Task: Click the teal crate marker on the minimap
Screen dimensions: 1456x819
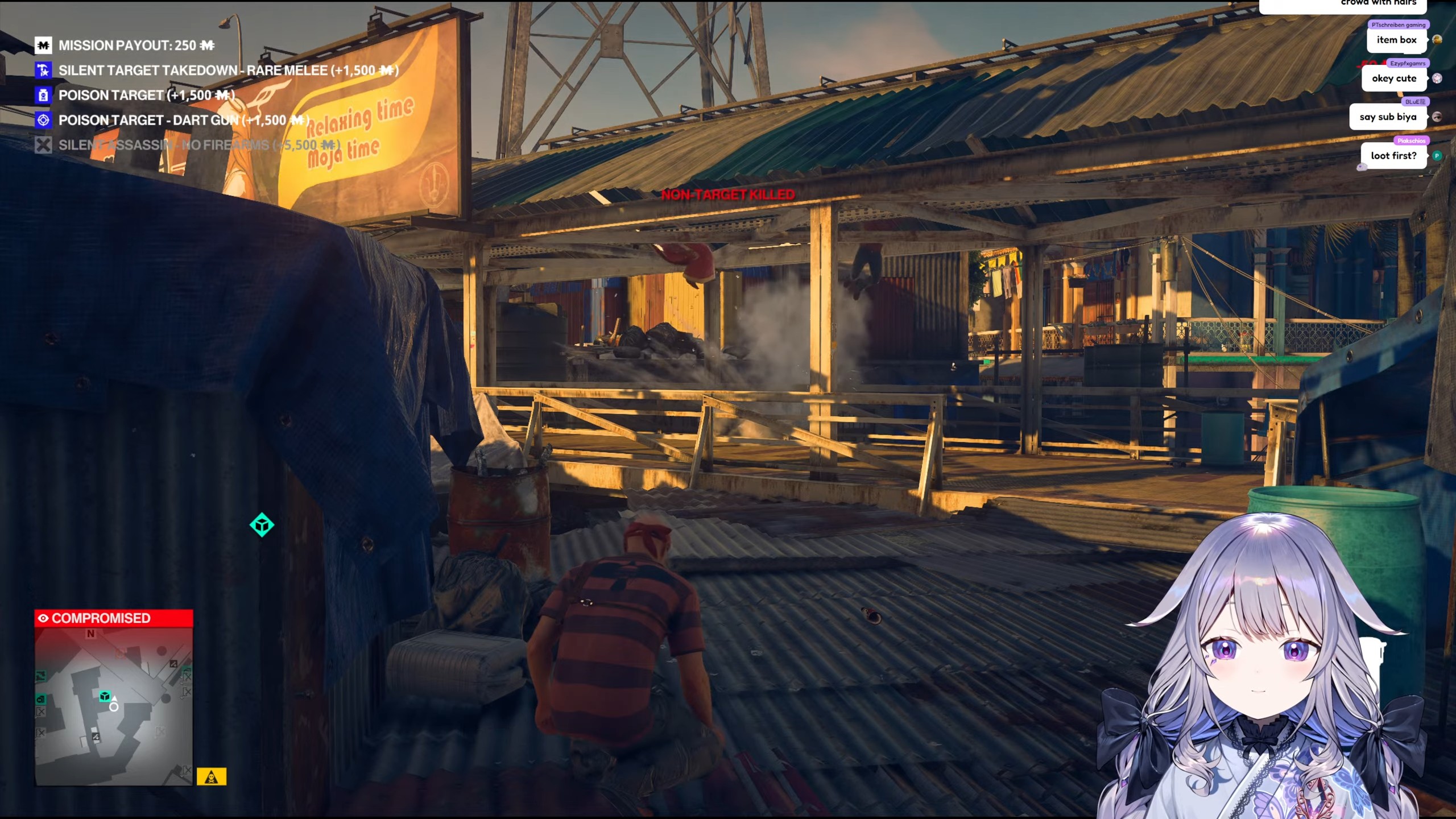Action: pyautogui.click(x=105, y=696)
